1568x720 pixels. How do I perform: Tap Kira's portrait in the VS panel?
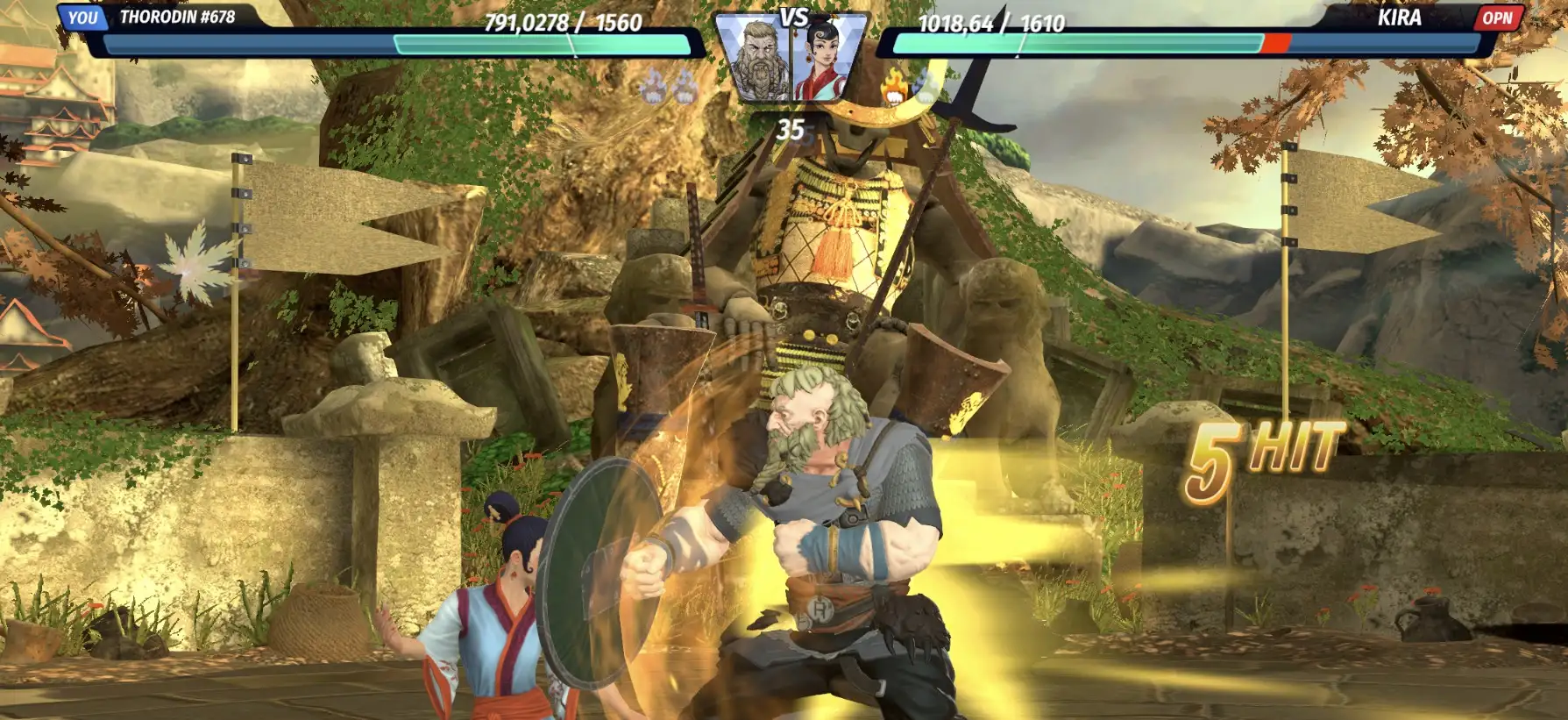click(x=826, y=60)
